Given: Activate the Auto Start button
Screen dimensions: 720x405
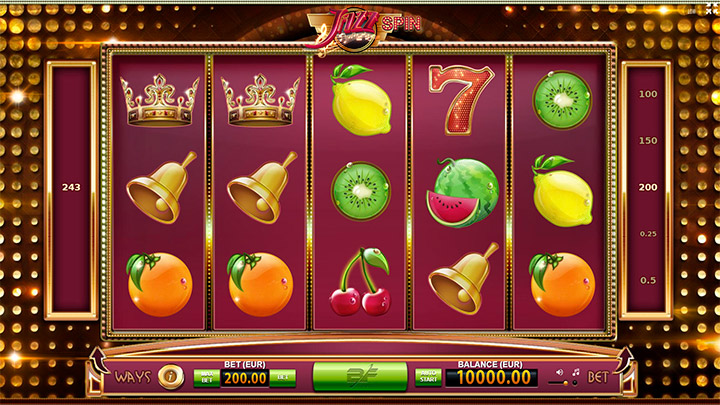Looking at the screenshot, I should (x=427, y=377).
